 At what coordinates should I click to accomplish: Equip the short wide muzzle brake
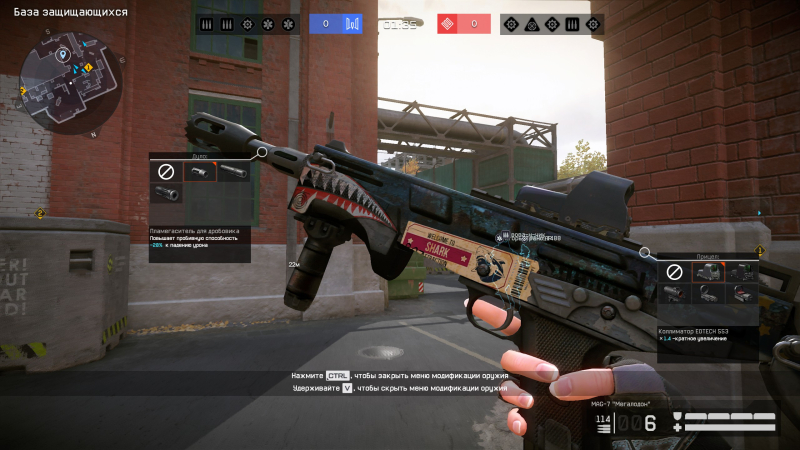tap(165, 195)
